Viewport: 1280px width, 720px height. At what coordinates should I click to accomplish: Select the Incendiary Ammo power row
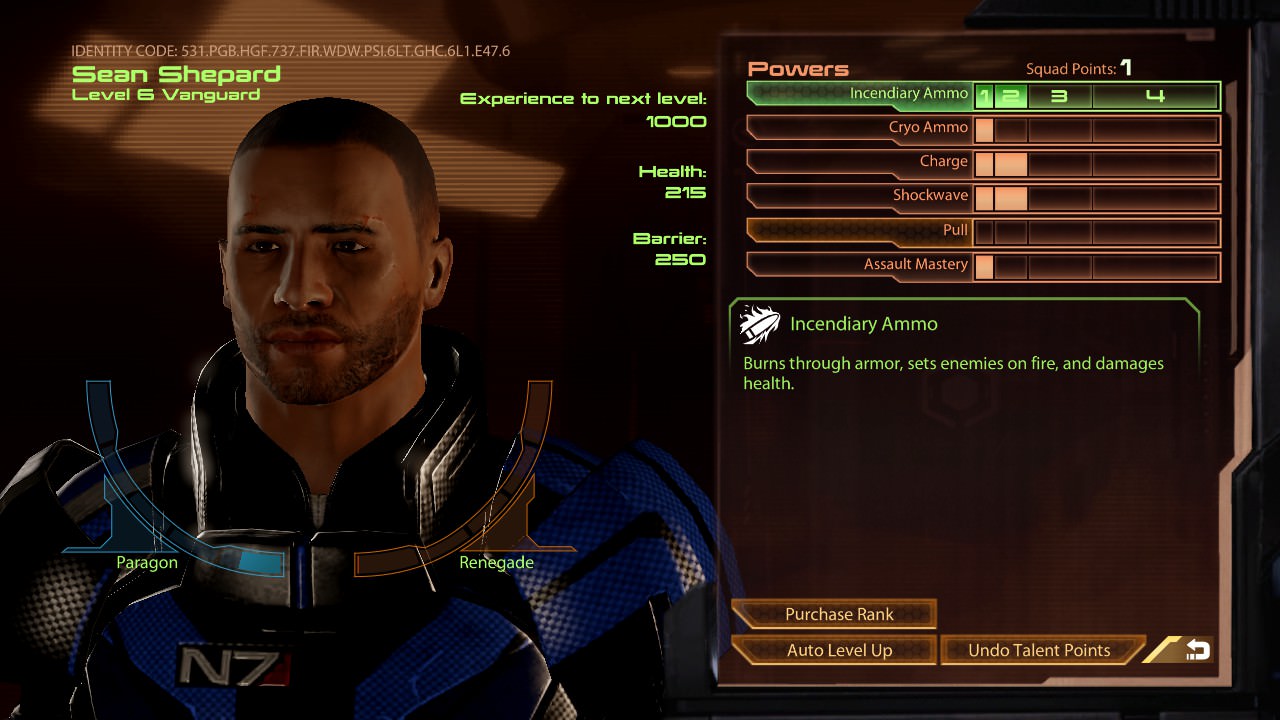coord(860,95)
